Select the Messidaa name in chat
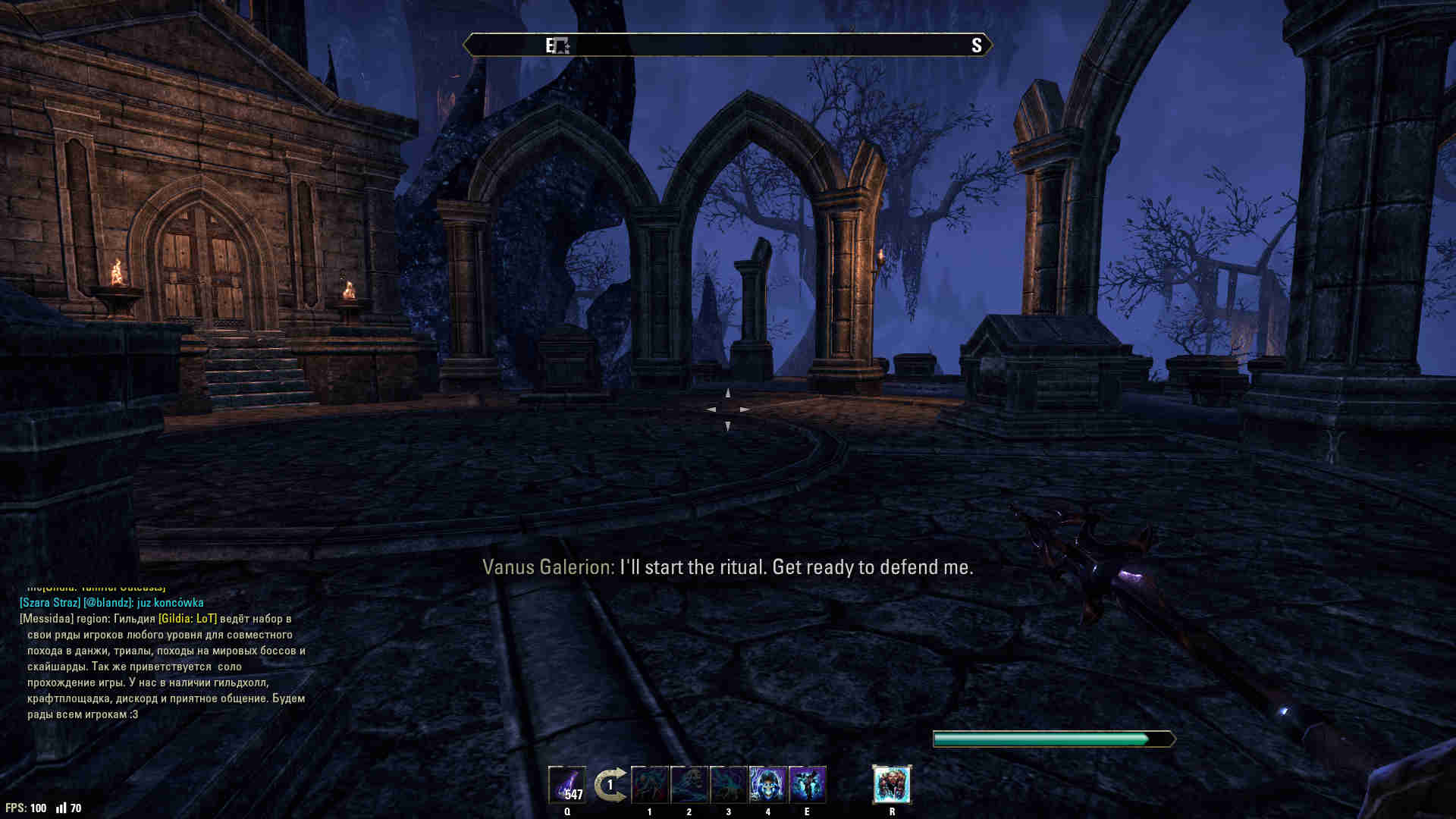Viewport: 1456px width, 819px height. (47, 619)
